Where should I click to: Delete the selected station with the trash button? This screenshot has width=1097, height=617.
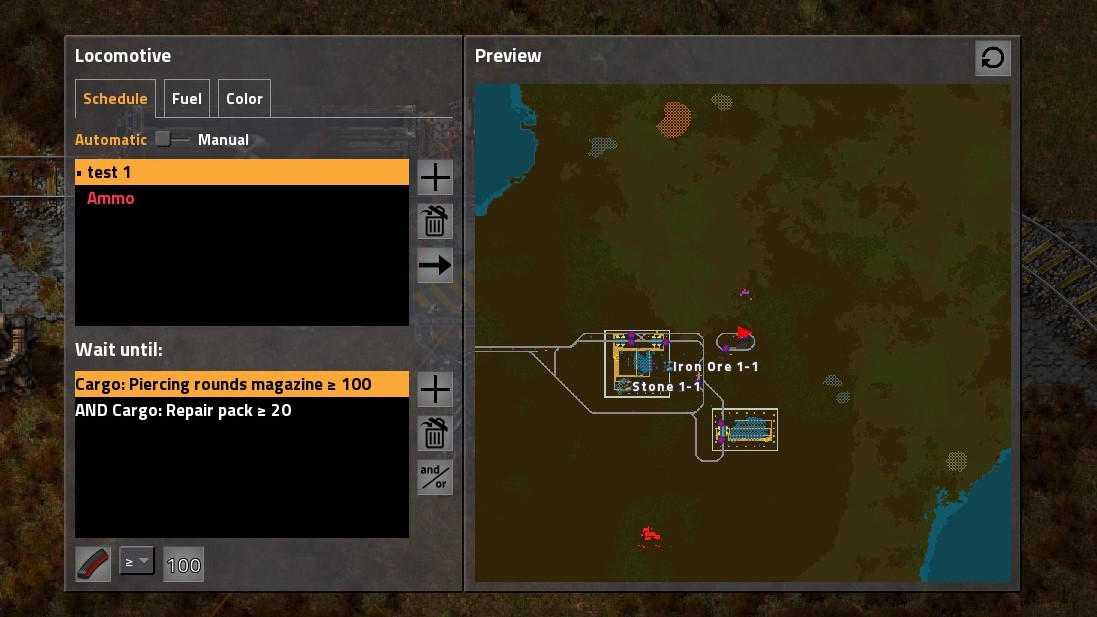pos(435,221)
